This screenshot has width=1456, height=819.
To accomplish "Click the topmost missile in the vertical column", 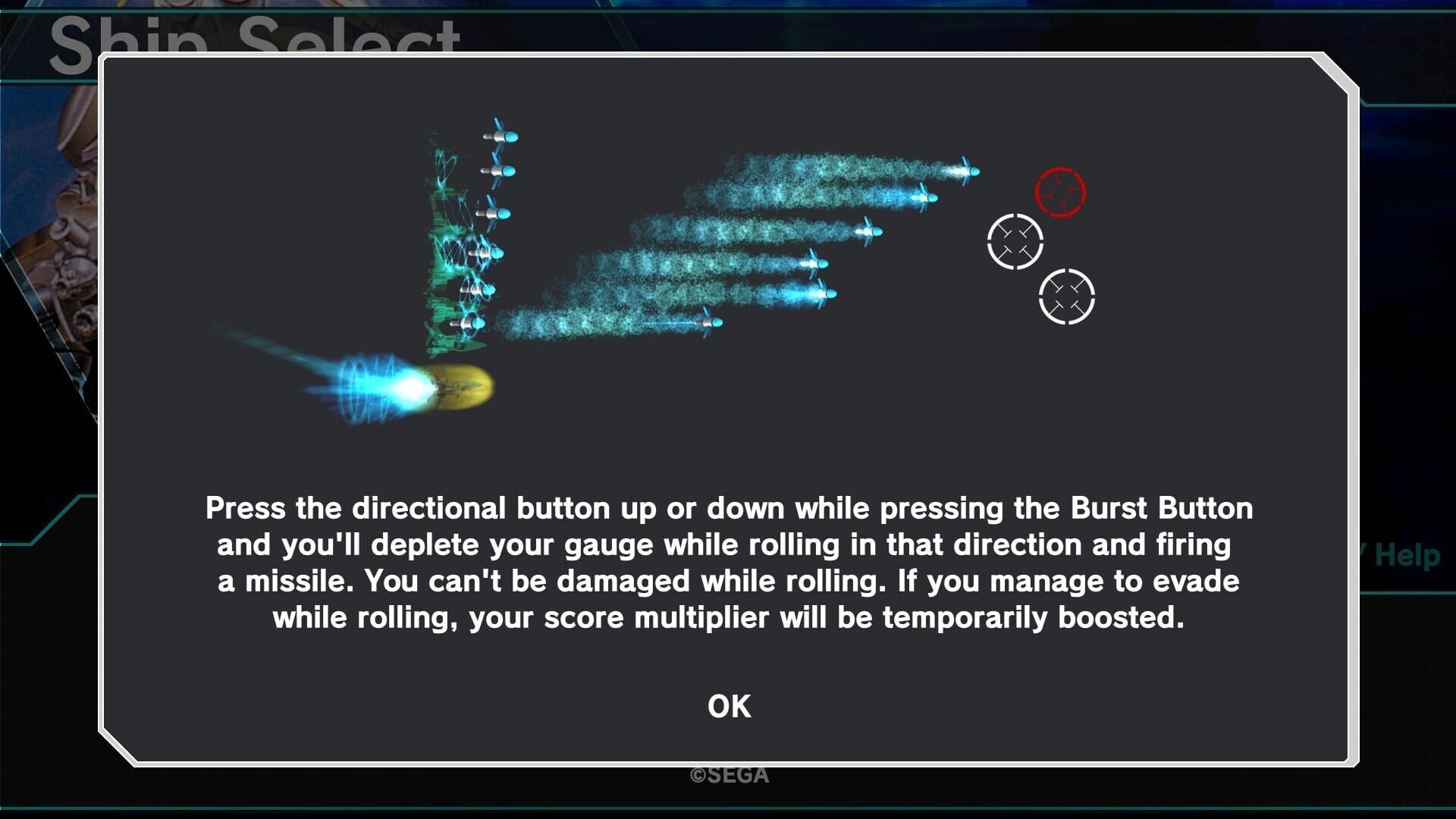I will pyautogui.click(x=503, y=135).
